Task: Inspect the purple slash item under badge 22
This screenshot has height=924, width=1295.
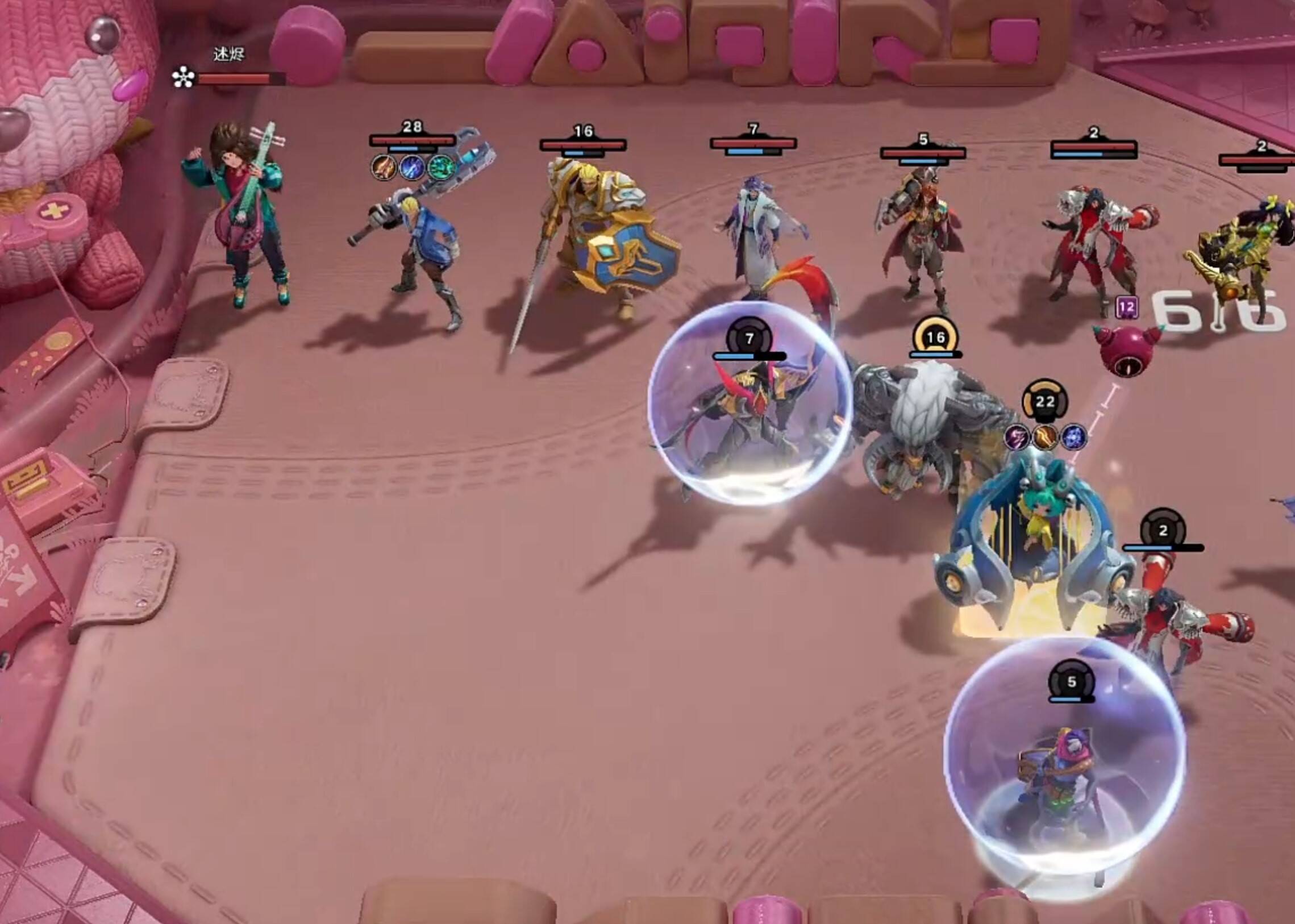Action: [1018, 437]
